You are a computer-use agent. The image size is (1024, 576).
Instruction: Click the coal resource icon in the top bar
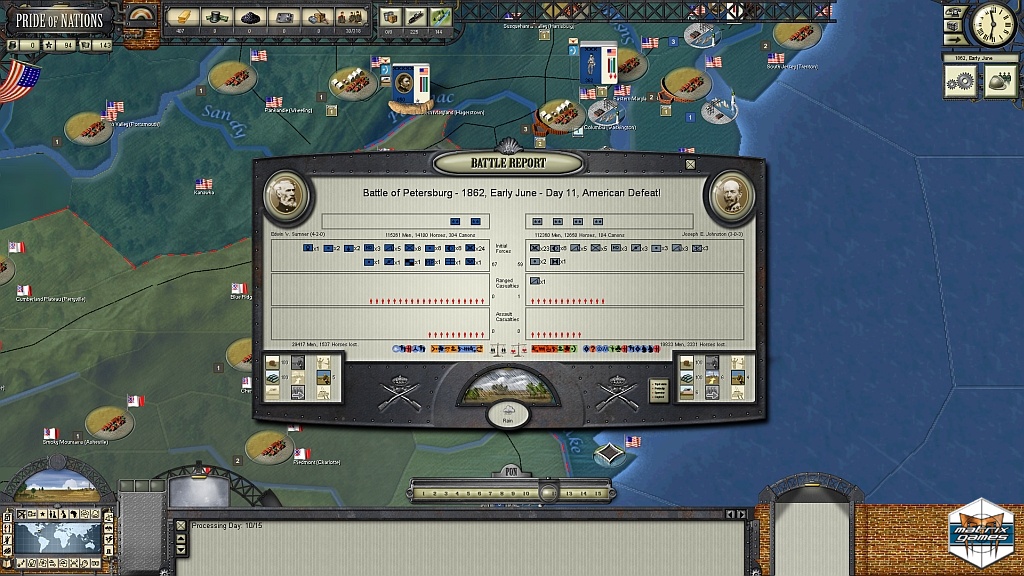pyautogui.click(x=249, y=16)
